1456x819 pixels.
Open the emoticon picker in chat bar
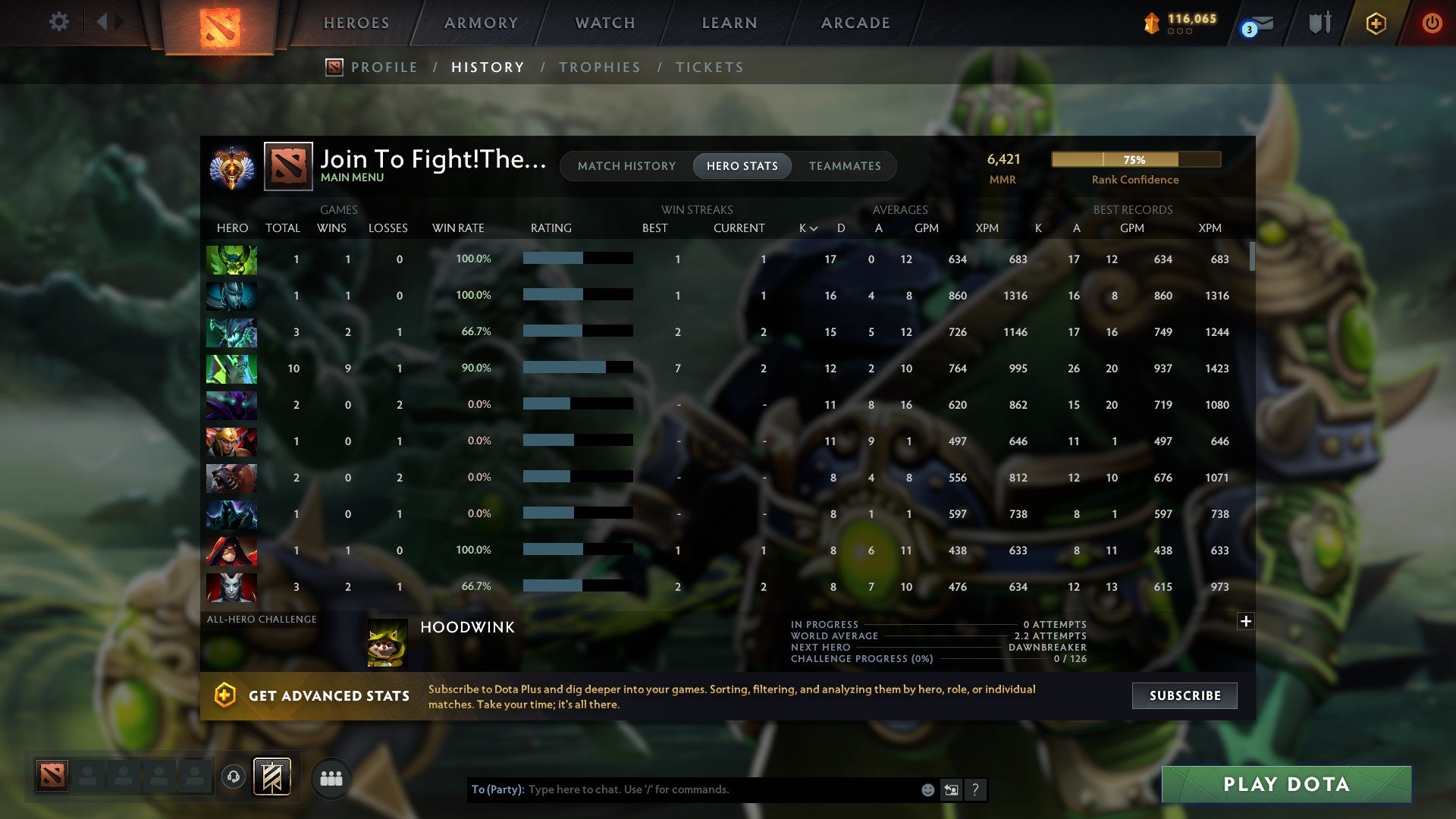(x=927, y=789)
